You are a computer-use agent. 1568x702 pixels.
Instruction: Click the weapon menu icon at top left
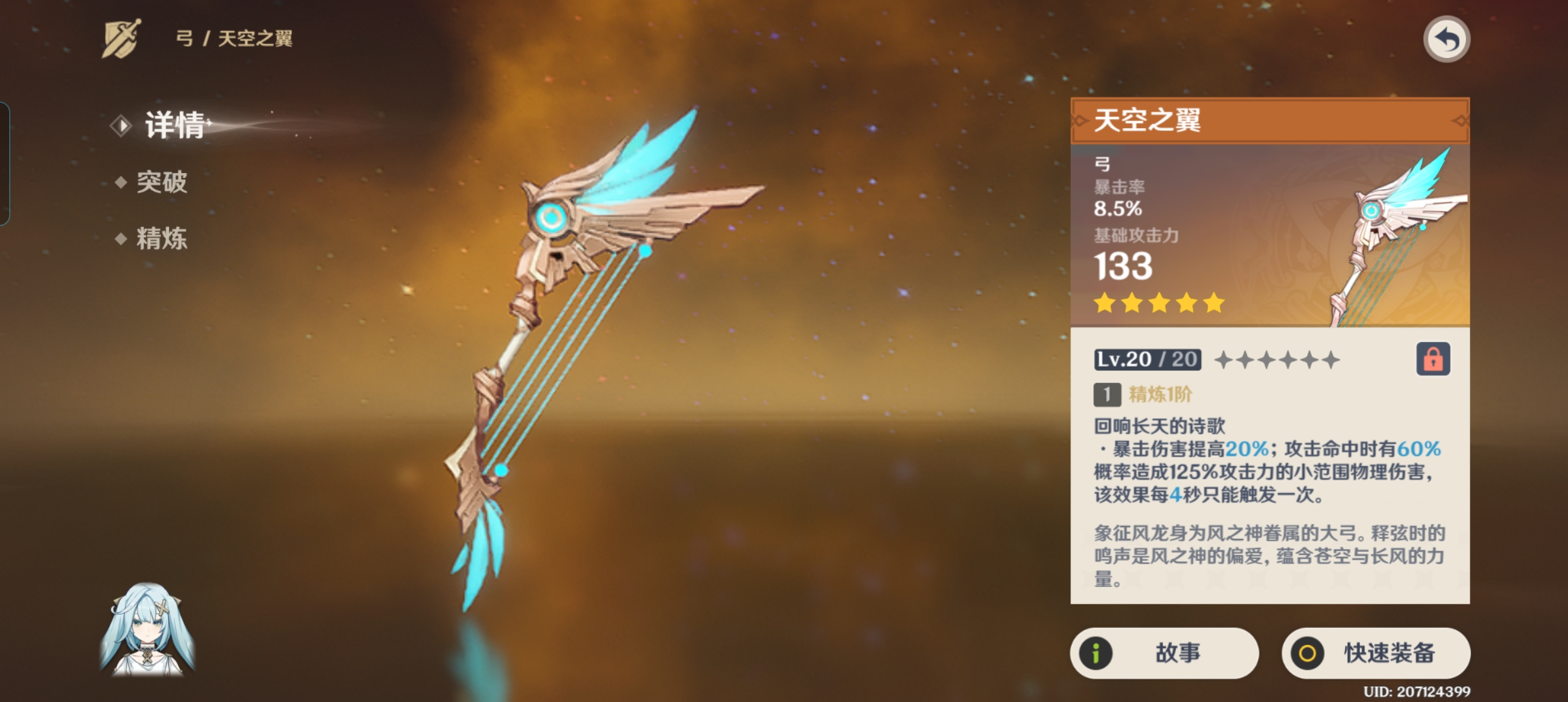click(x=122, y=38)
